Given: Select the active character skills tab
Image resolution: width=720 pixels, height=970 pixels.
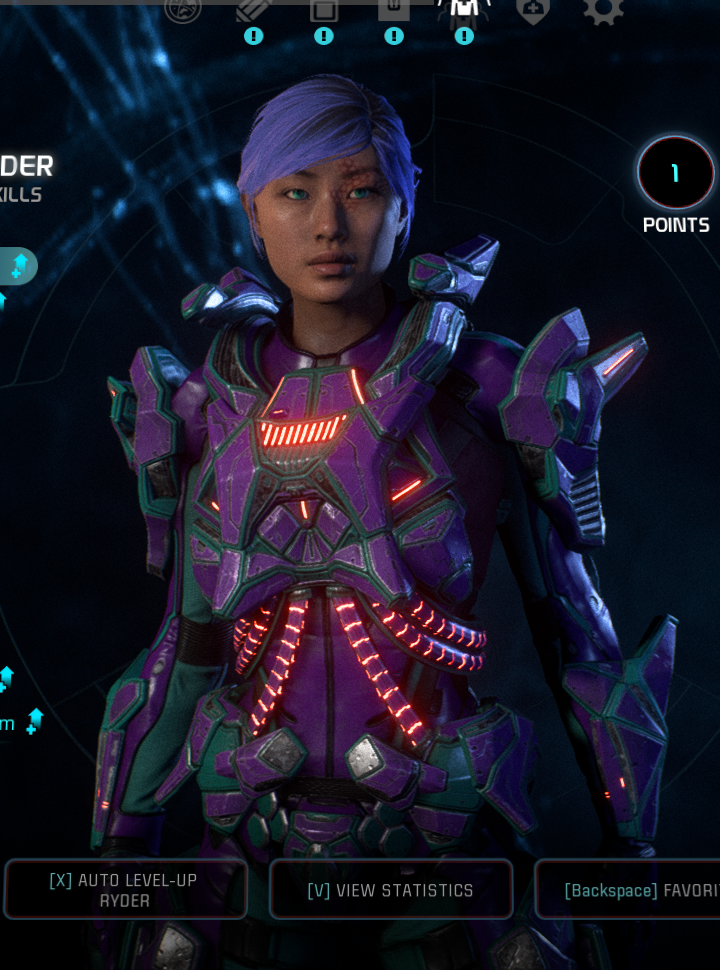Looking at the screenshot, I should (x=464, y=10).
